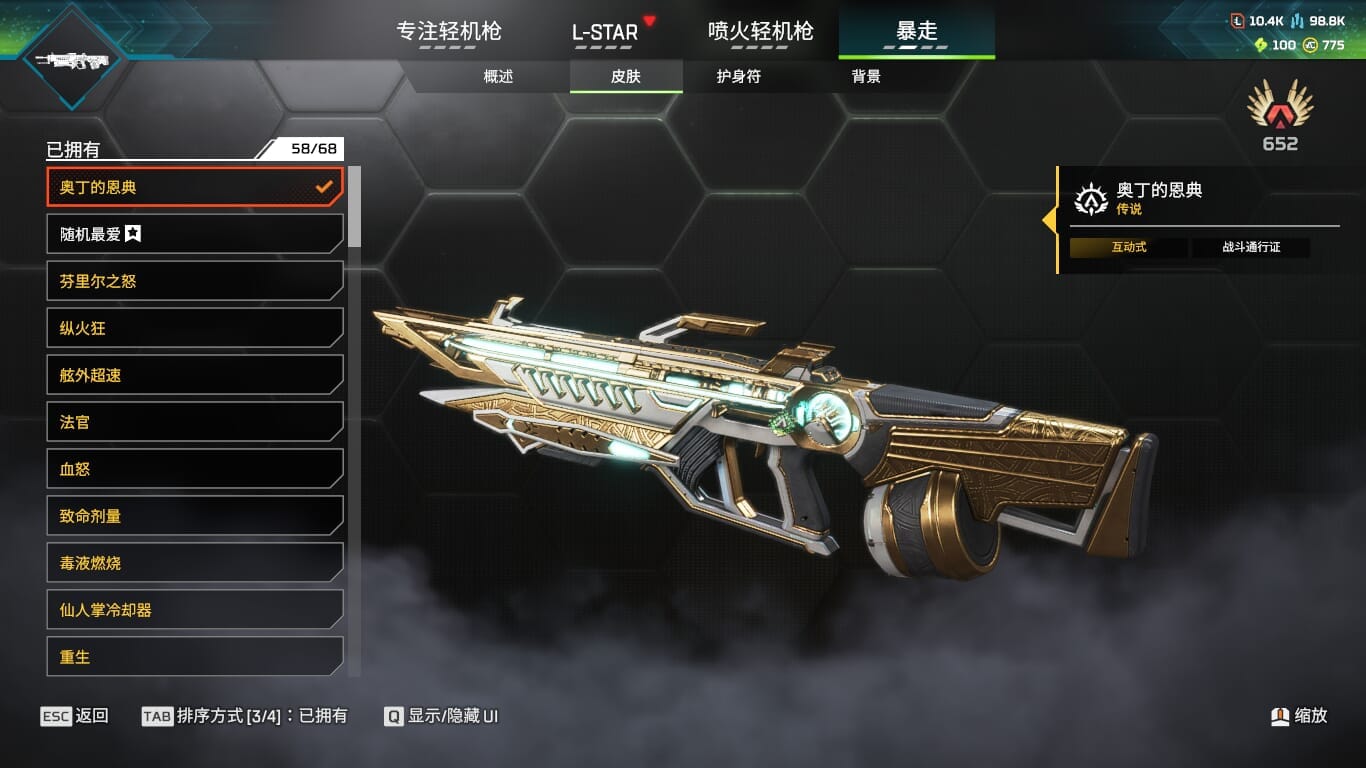Choose the 暴走 weapon tab
This screenshot has height=768, width=1366.
[x=916, y=31]
